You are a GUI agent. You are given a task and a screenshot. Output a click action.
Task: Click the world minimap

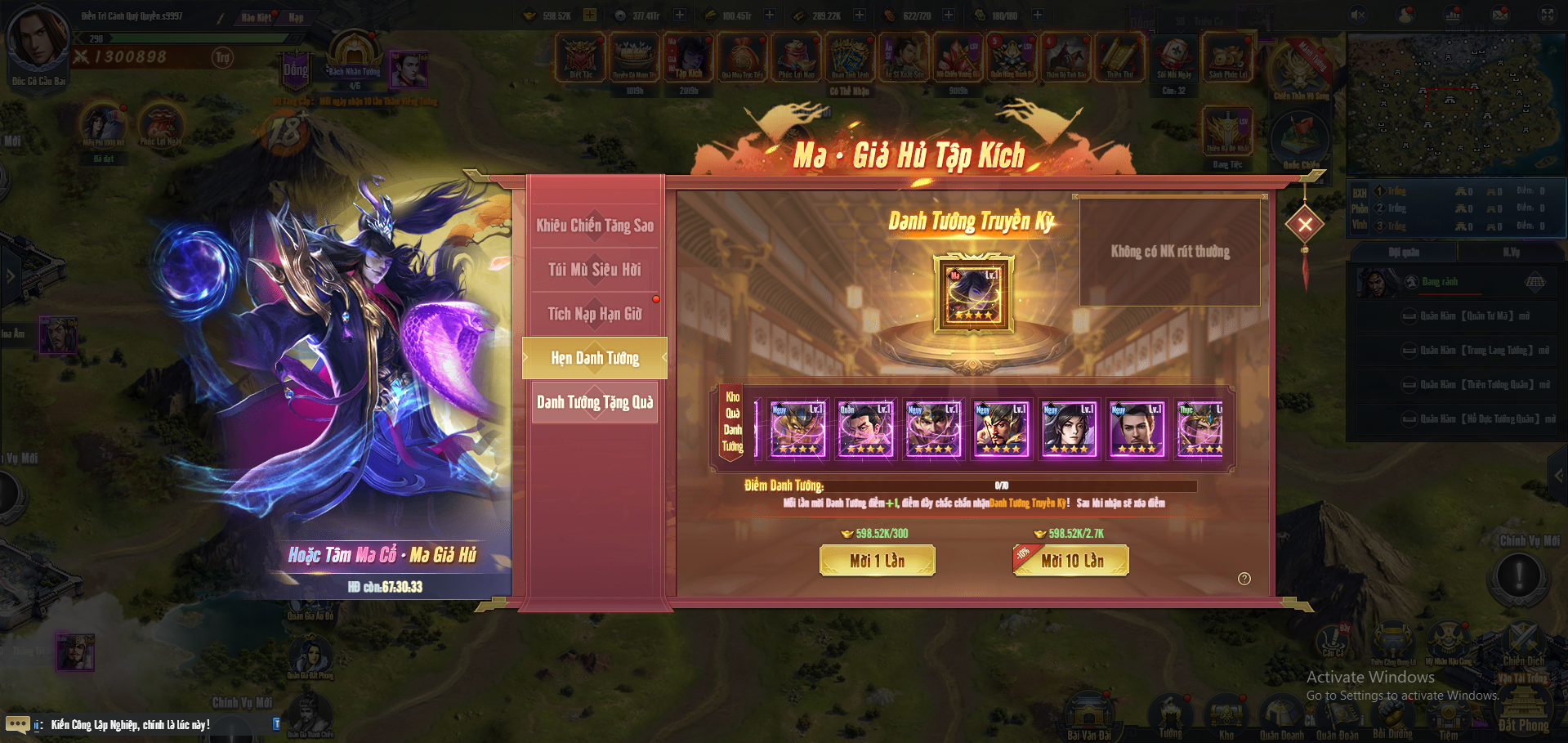point(1454,105)
